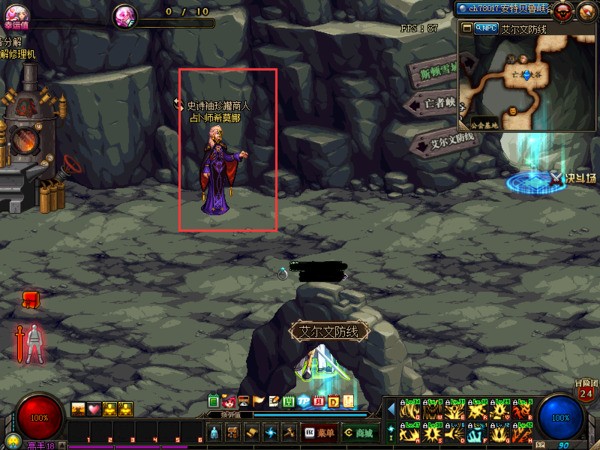Click the red gift box icon
The height and width of the screenshot is (450, 600).
(x=30, y=298)
